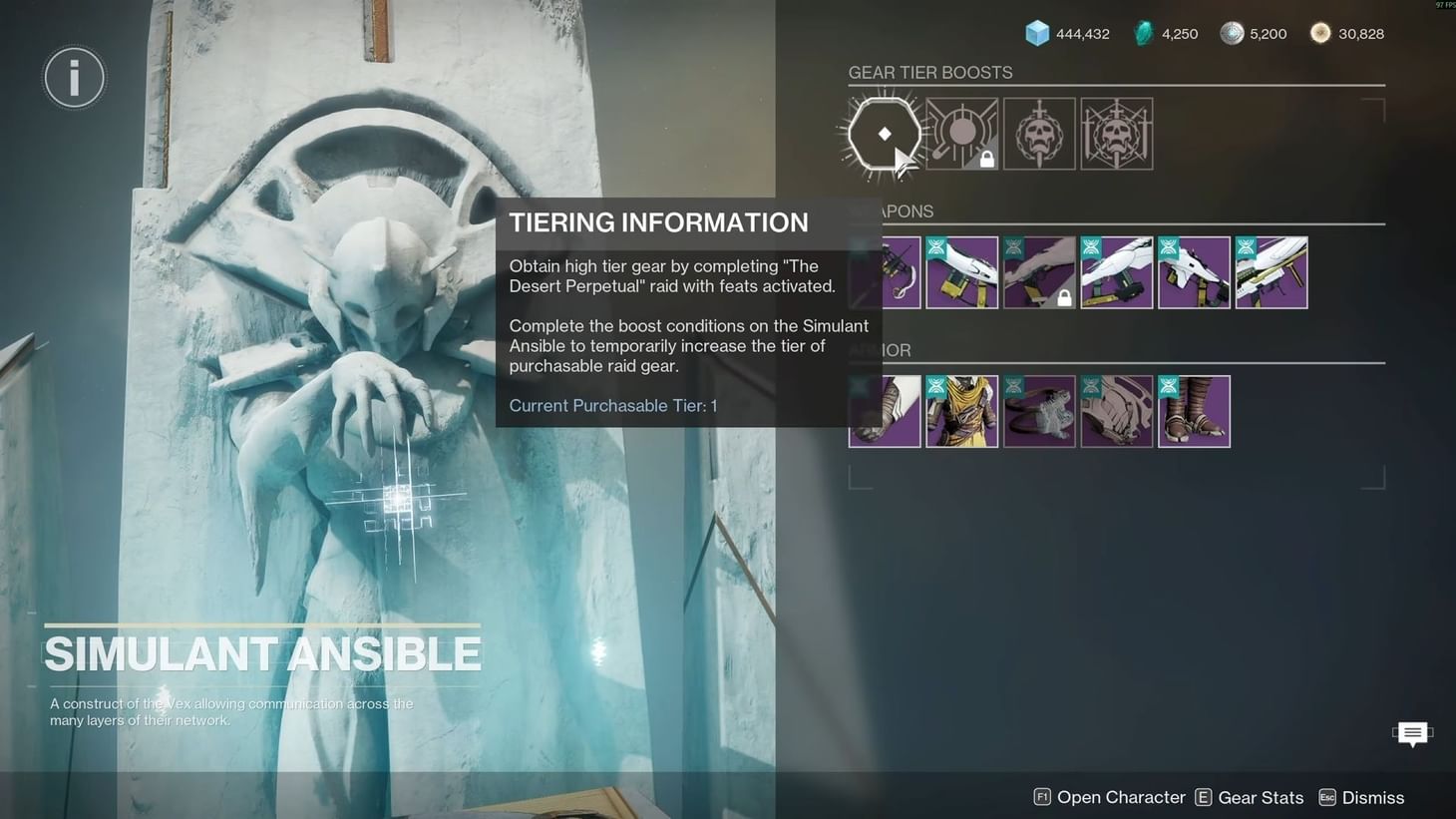The width and height of the screenshot is (1456, 819).
Task: Select the locked weapon with padlock overlay
Action: [x=1039, y=271]
